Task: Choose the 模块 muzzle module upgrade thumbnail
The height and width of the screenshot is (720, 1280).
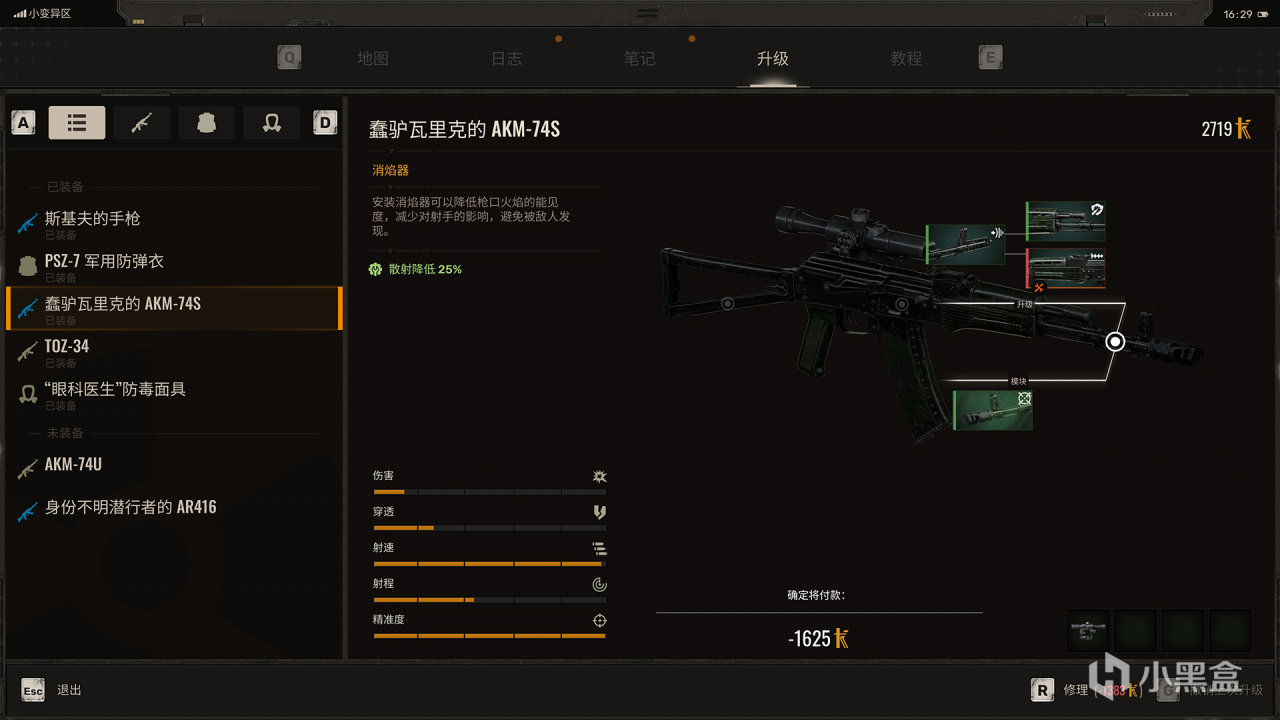Action: point(992,410)
